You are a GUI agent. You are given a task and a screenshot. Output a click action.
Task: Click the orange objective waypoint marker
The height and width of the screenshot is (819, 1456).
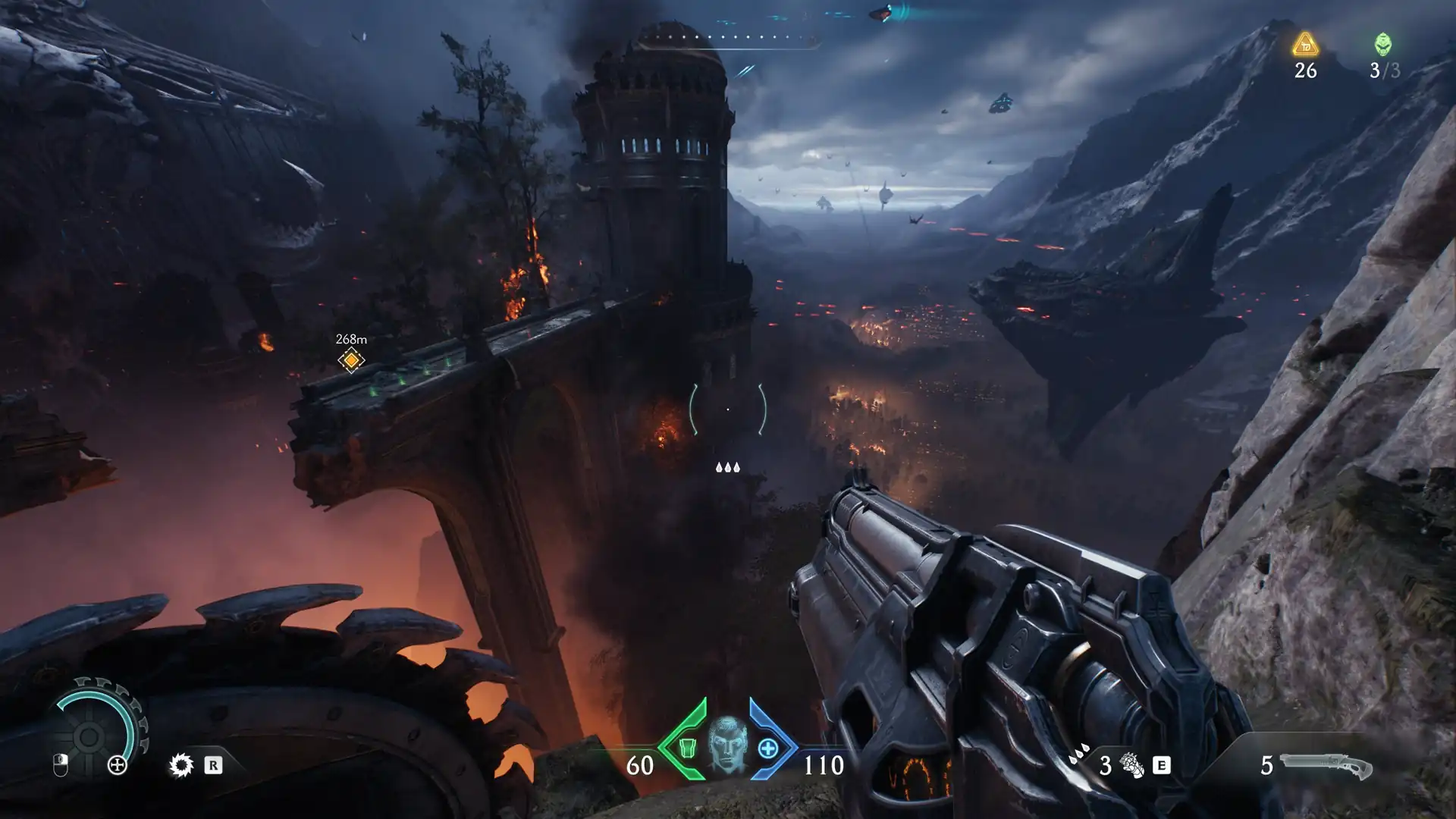coord(350,359)
